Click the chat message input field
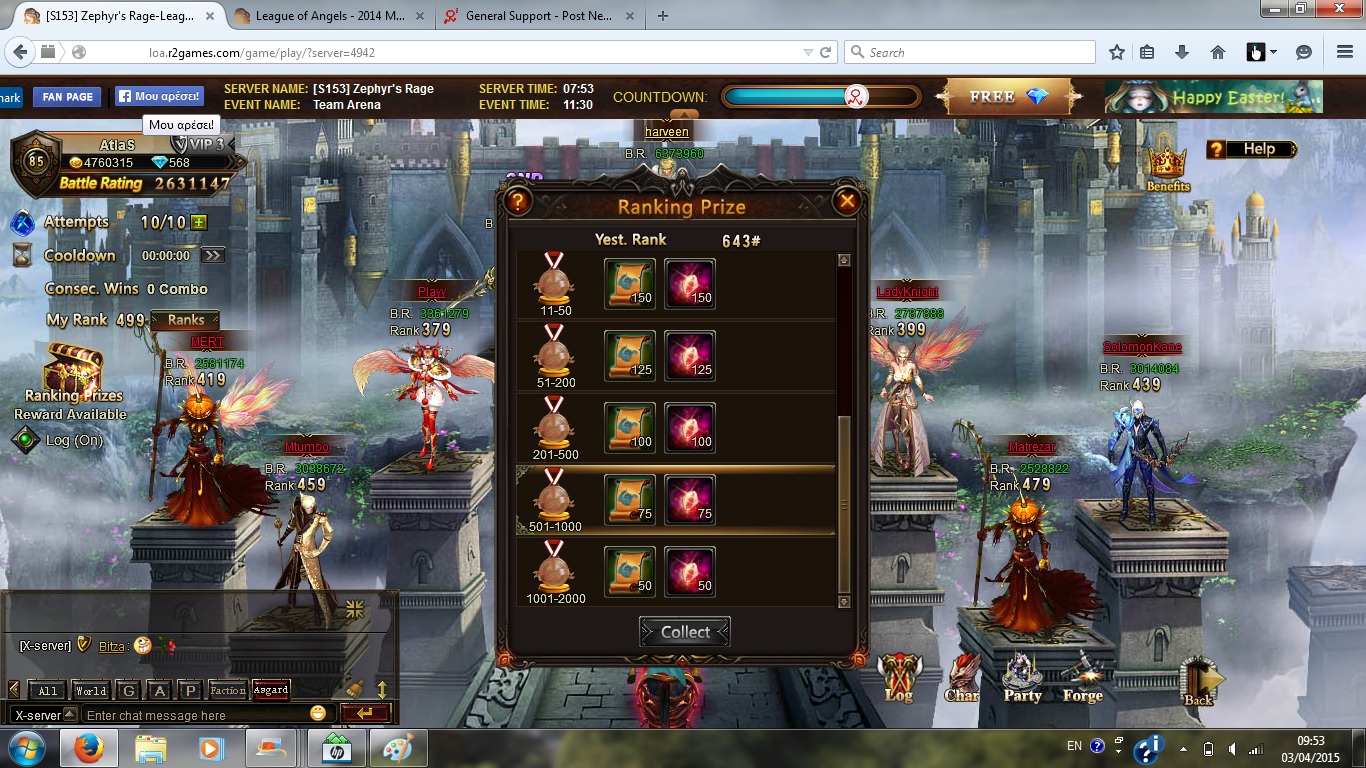Viewport: 1366px width, 768px height. tap(195, 715)
